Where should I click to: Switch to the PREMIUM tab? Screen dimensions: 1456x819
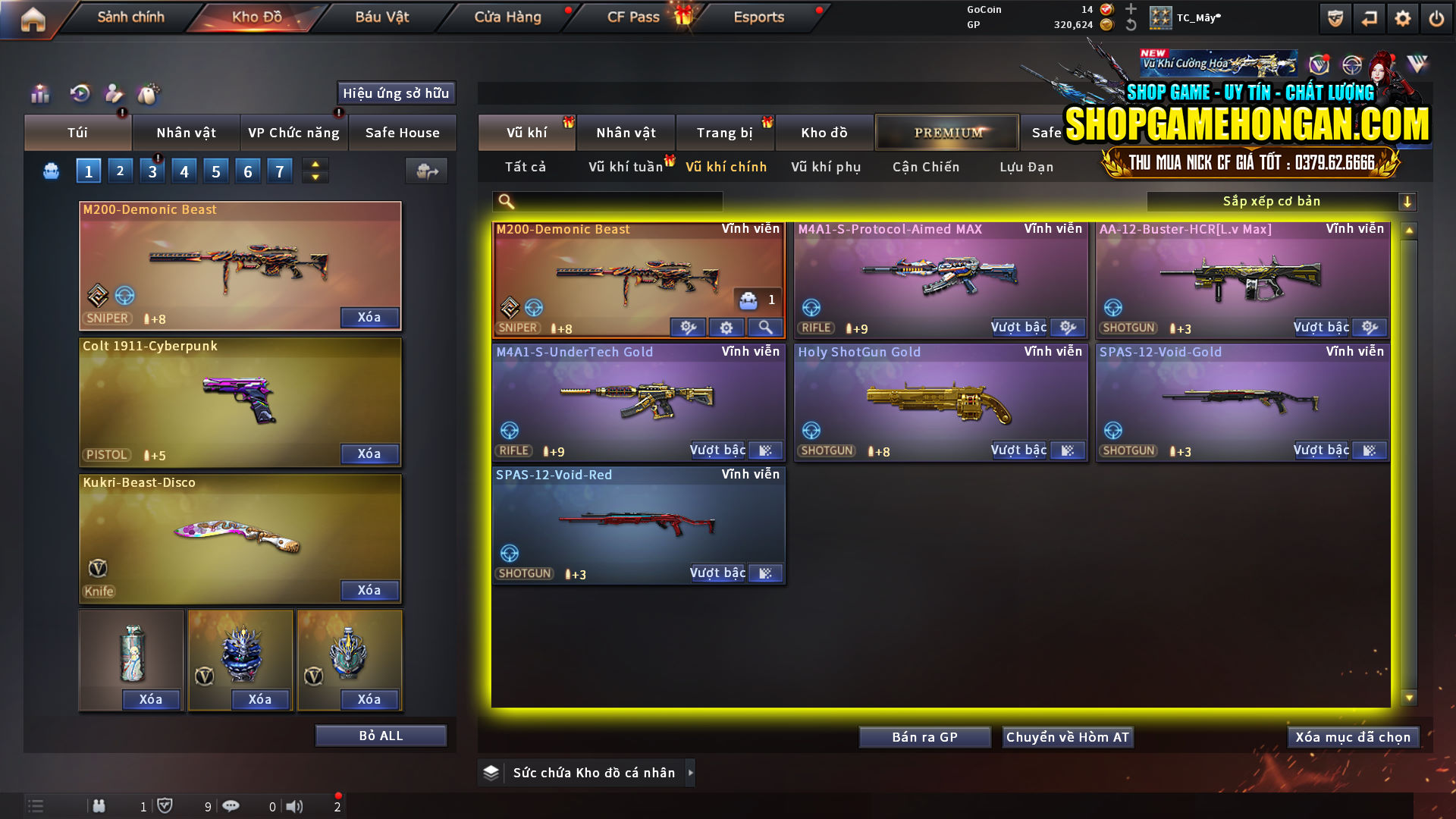947,132
